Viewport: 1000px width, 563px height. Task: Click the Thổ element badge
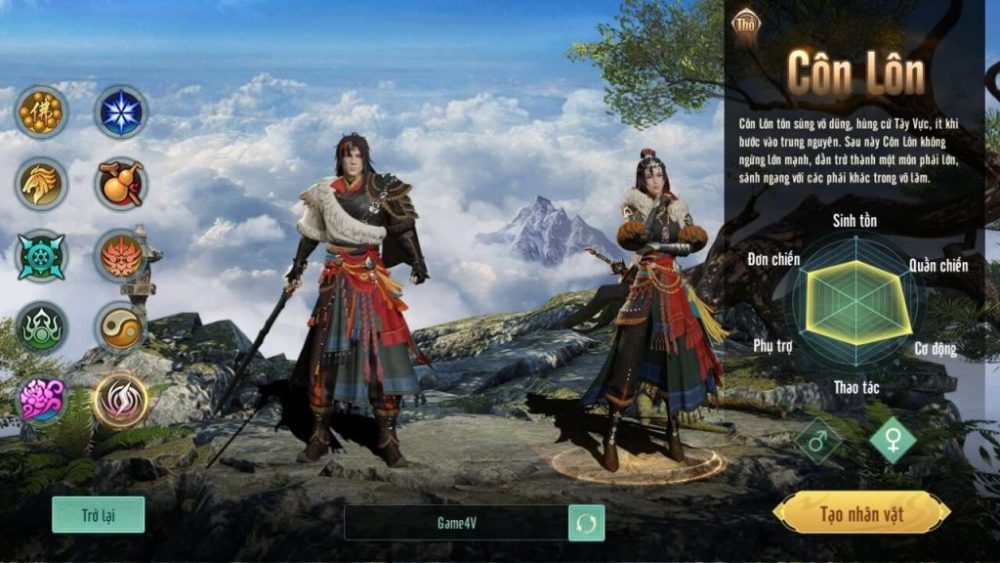[746, 23]
